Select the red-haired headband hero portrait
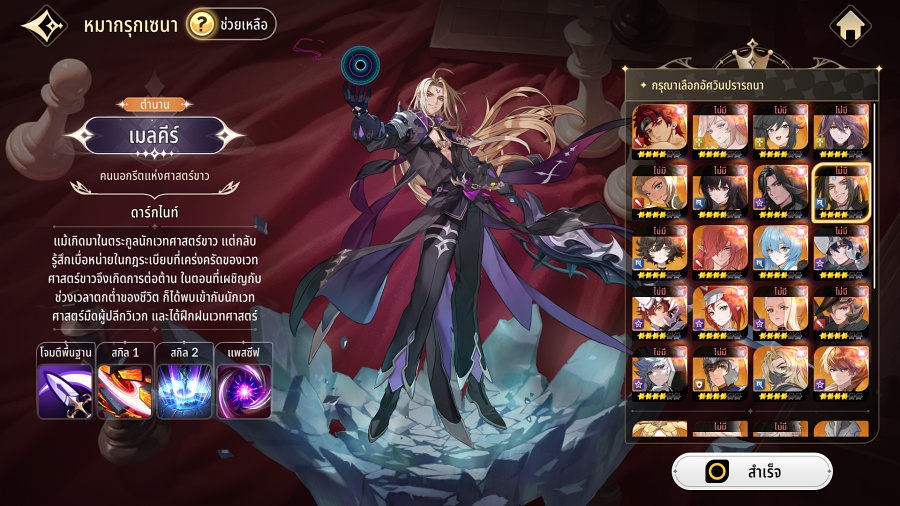Image resolution: width=900 pixels, height=506 pixels. [x=659, y=131]
